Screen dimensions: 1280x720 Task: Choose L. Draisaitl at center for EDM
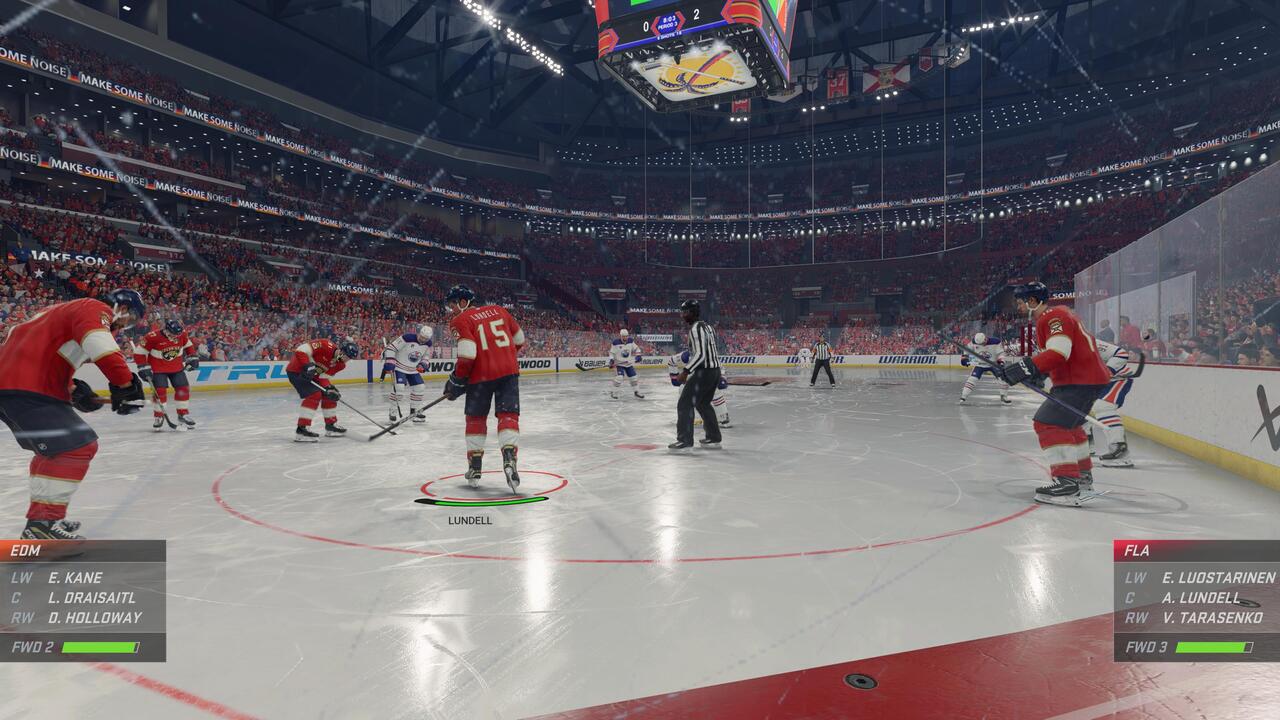[88, 597]
